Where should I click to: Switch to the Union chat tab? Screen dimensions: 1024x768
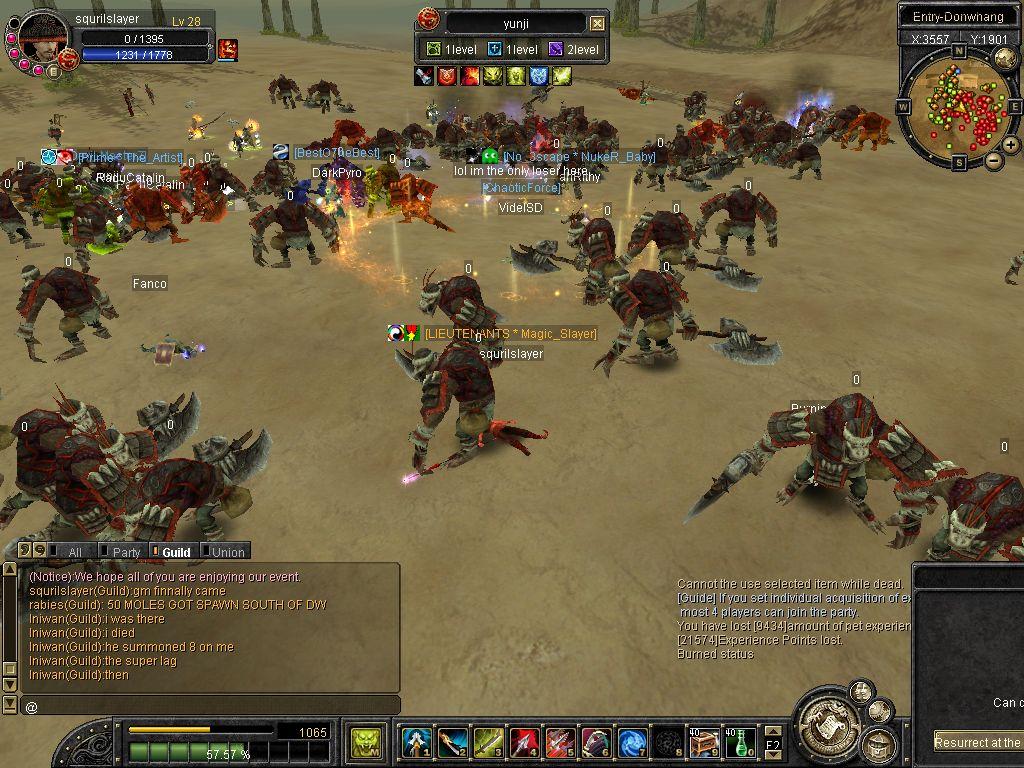coord(225,551)
